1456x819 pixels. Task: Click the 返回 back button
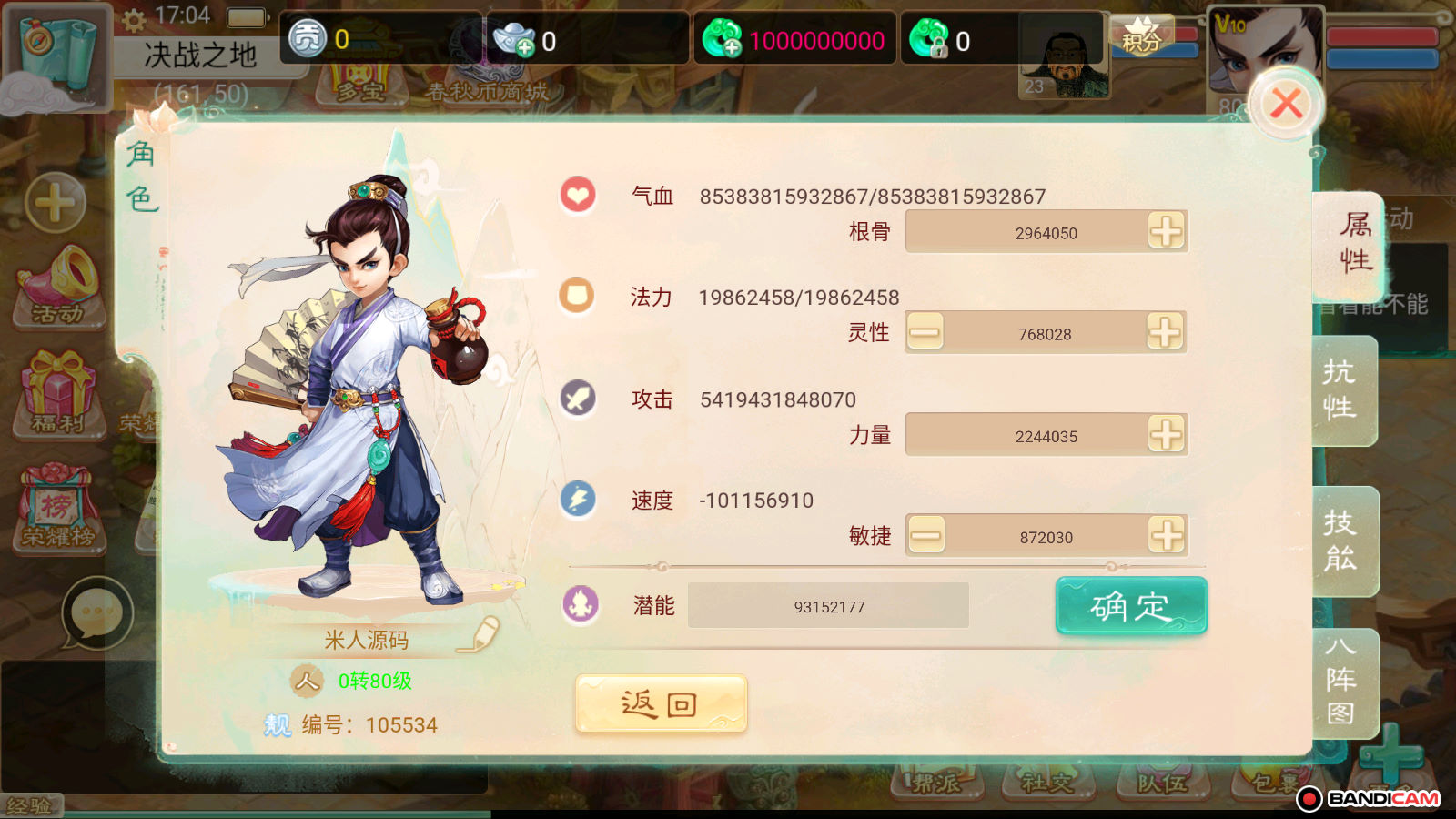661,704
